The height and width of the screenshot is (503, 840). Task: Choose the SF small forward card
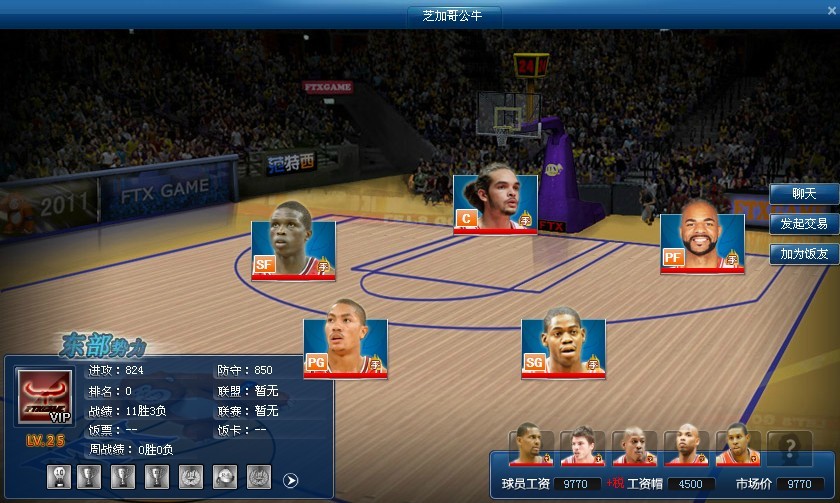tap(293, 250)
